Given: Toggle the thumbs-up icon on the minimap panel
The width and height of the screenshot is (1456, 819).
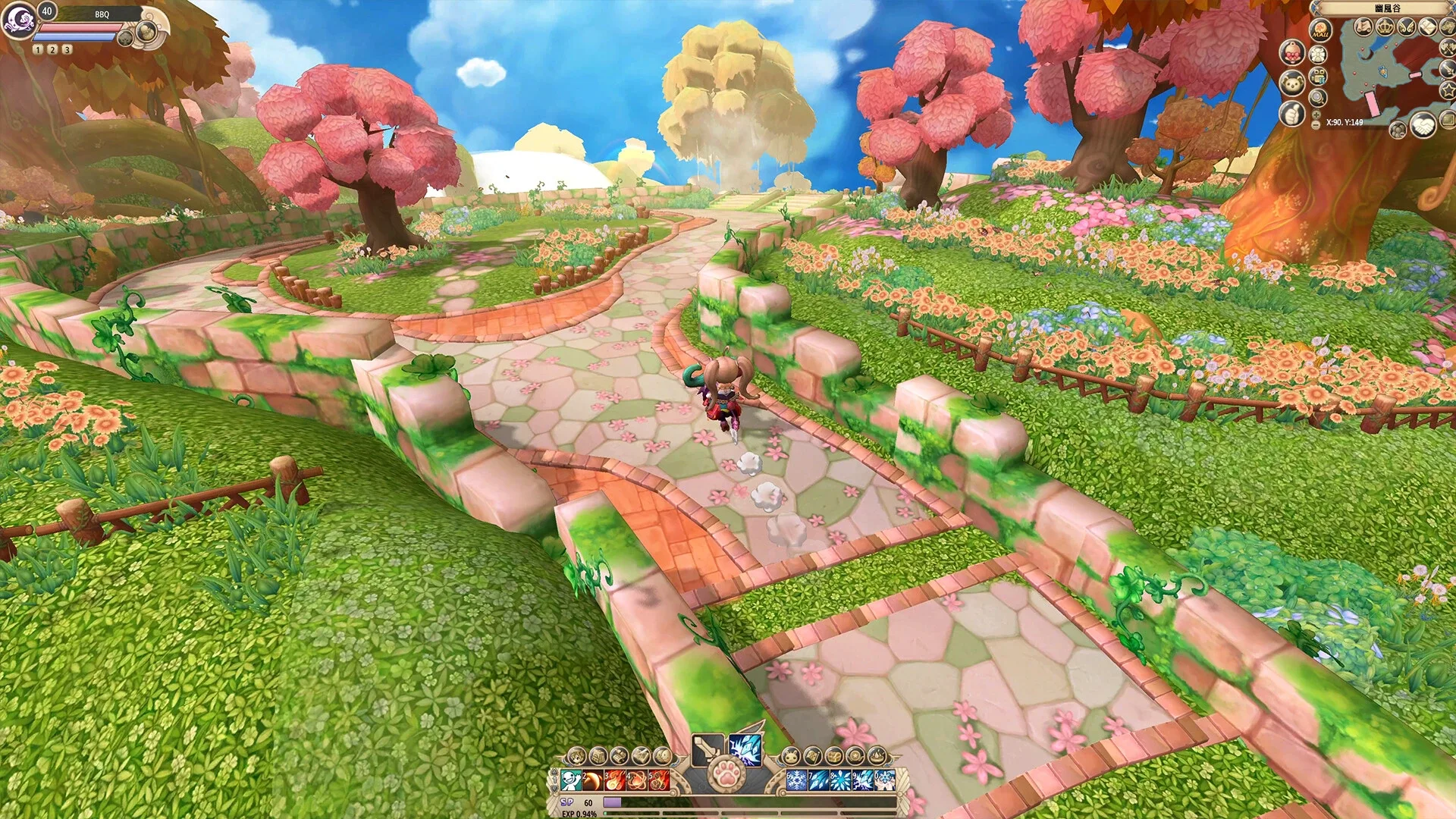Looking at the screenshot, I should tap(1292, 112).
